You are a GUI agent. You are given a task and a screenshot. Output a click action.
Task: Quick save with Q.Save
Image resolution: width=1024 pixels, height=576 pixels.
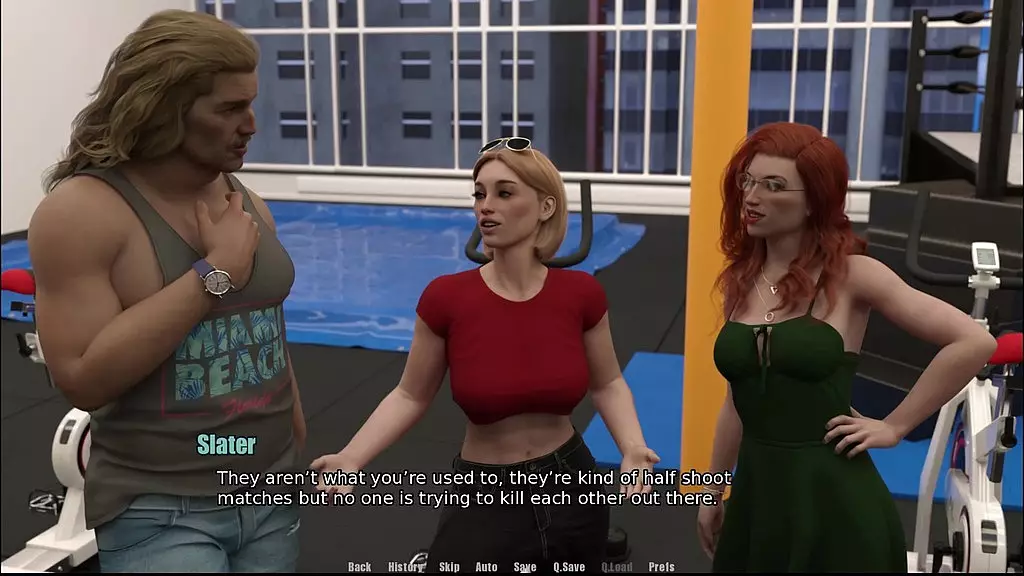point(569,567)
